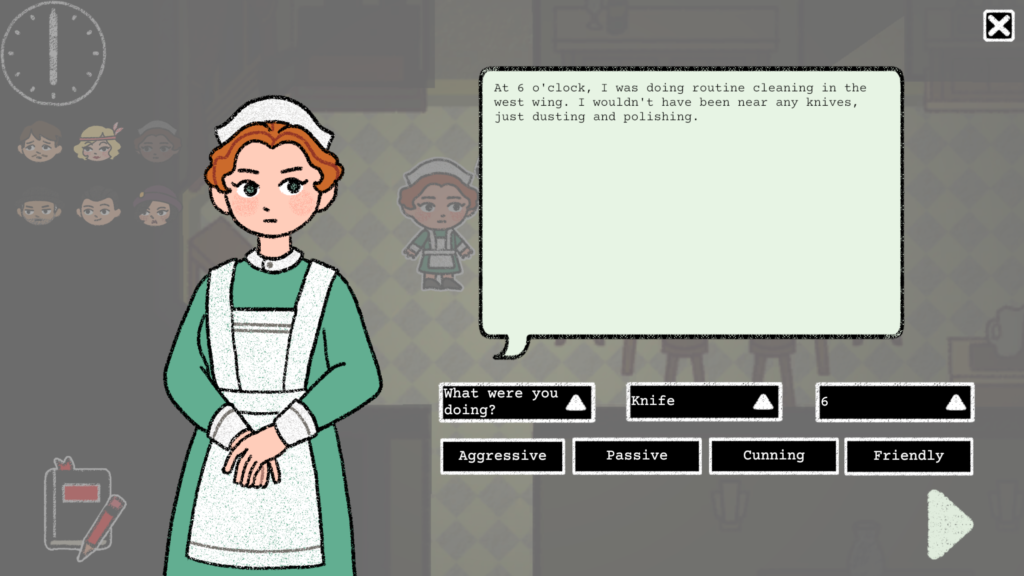Select the smirking dark-haired man portrait

click(98, 208)
